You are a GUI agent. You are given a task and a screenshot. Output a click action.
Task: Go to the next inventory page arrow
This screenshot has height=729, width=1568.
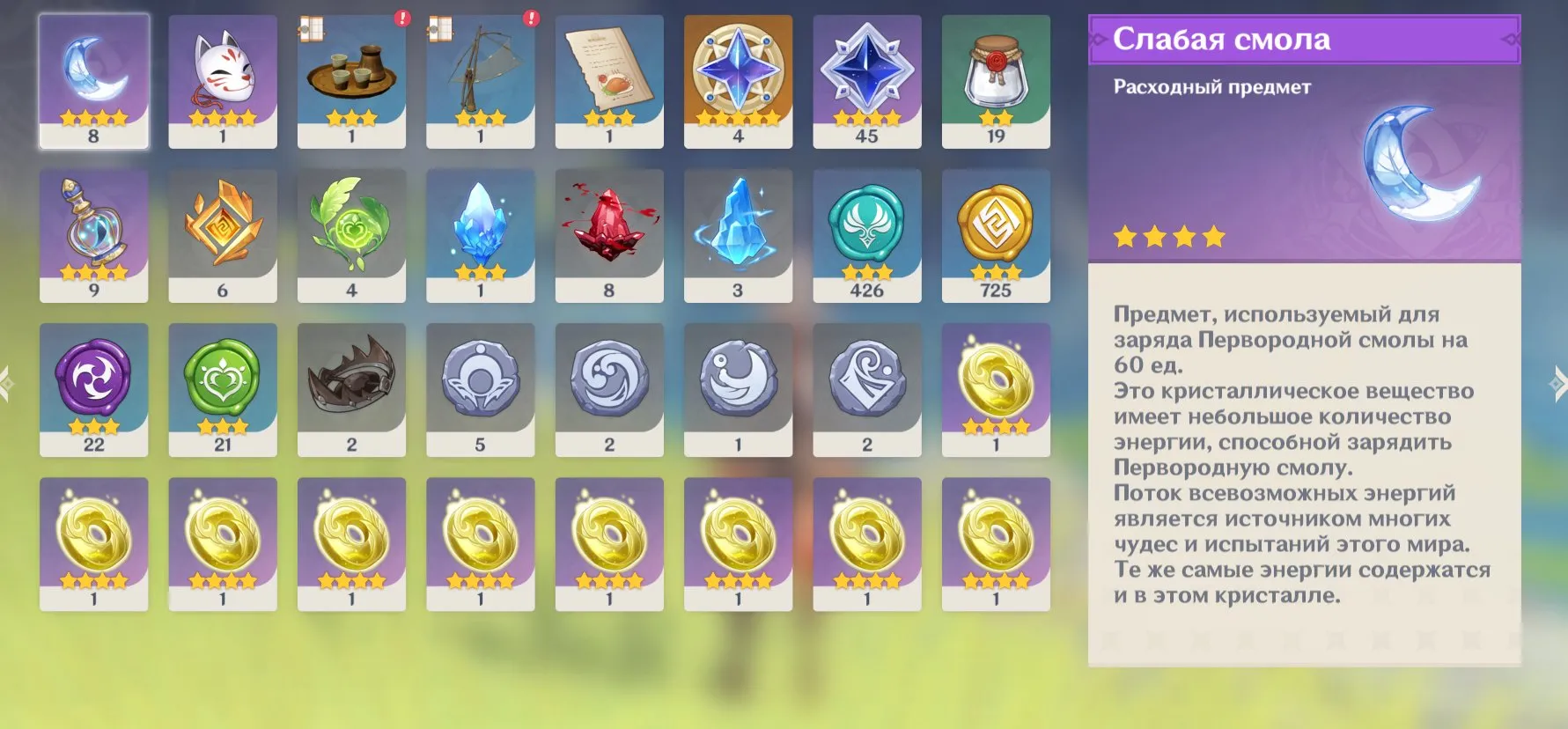point(1557,384)
